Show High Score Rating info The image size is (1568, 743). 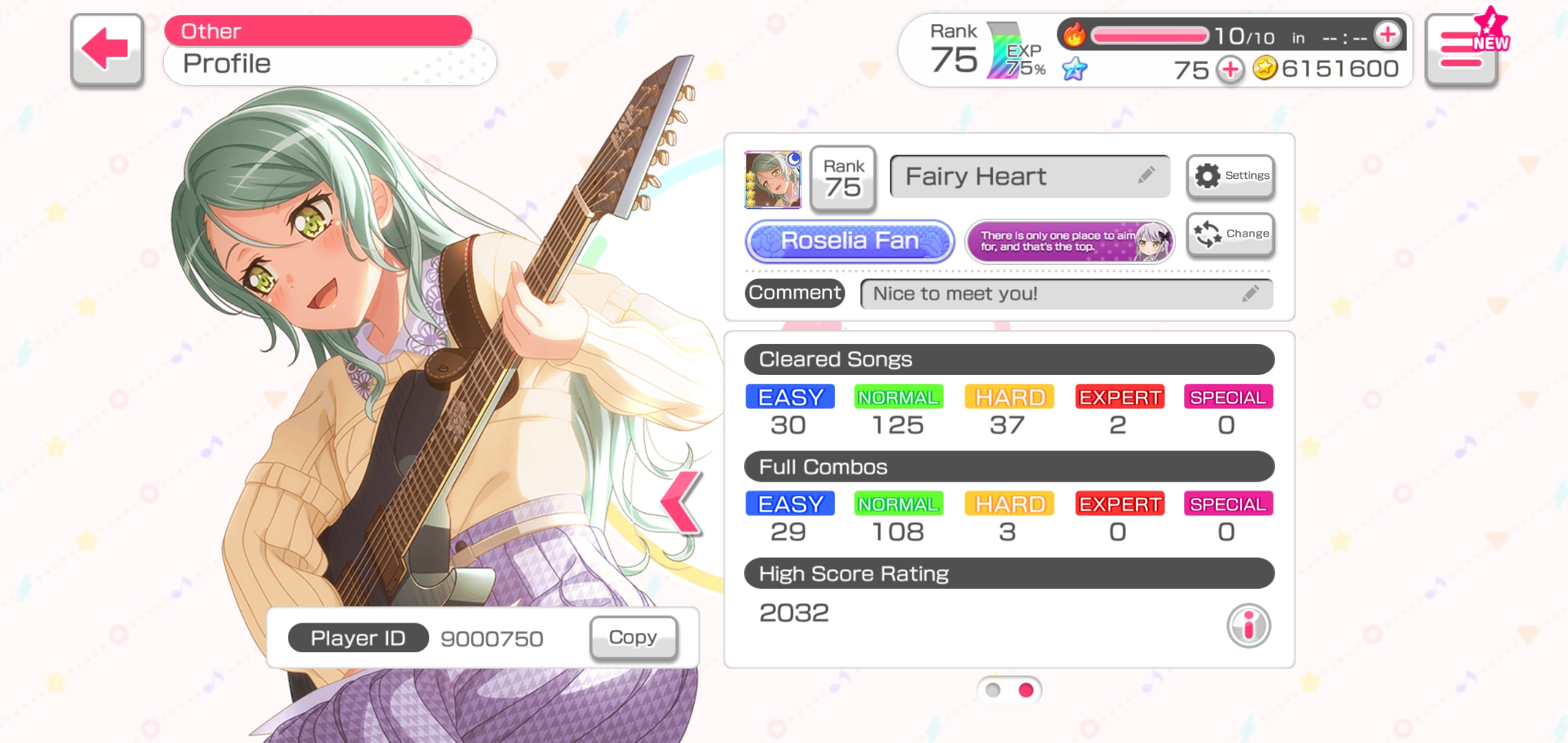[x=1248, y=625]
